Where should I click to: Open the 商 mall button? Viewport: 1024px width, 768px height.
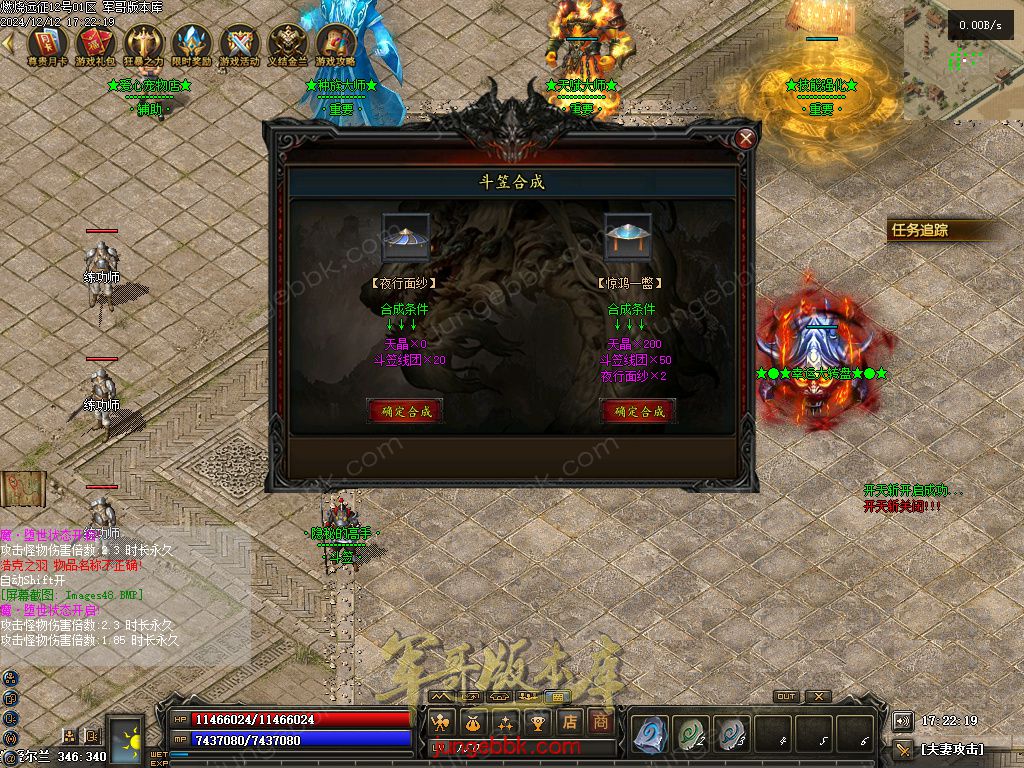tap(601, 721)
